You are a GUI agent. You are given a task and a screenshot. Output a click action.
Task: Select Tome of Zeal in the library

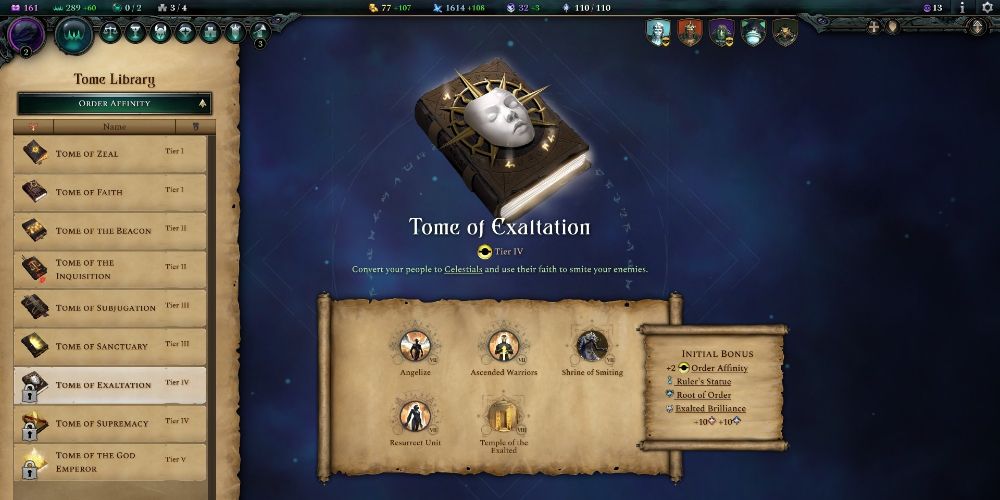[110, 153]
